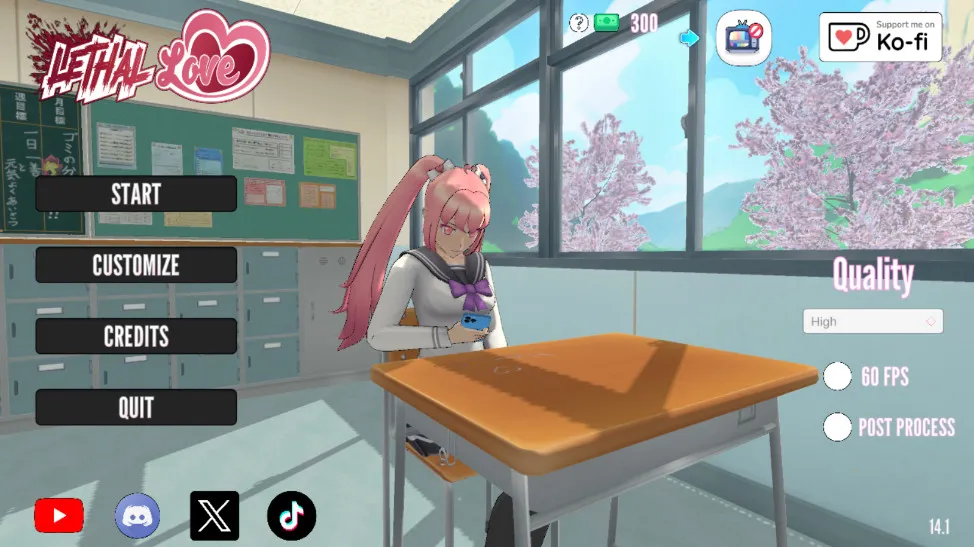Start the game from main menu
Screen dimensions: 974x547
[136, 194]
